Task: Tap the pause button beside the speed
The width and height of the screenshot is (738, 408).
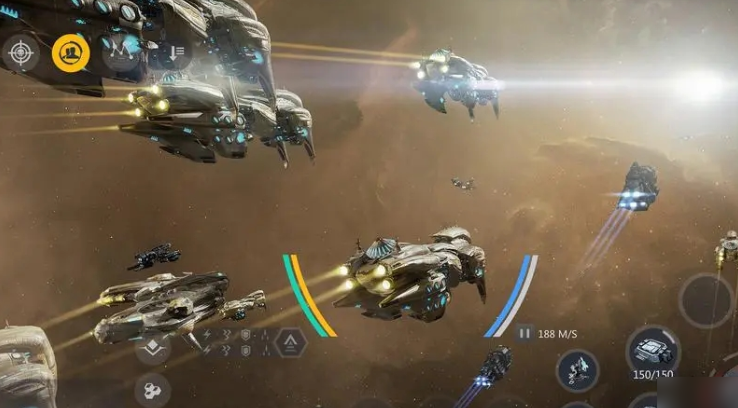Action: click(x=524, y=333)
